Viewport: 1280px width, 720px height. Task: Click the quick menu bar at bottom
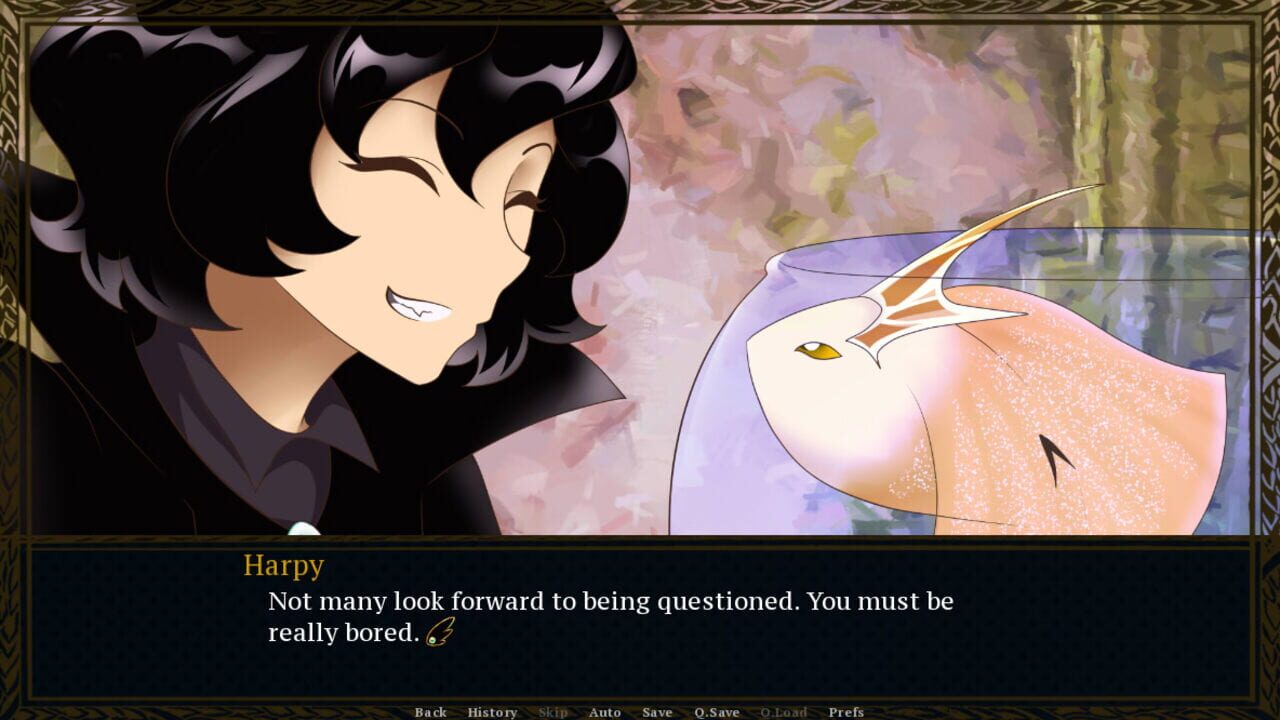coord(640,712)
